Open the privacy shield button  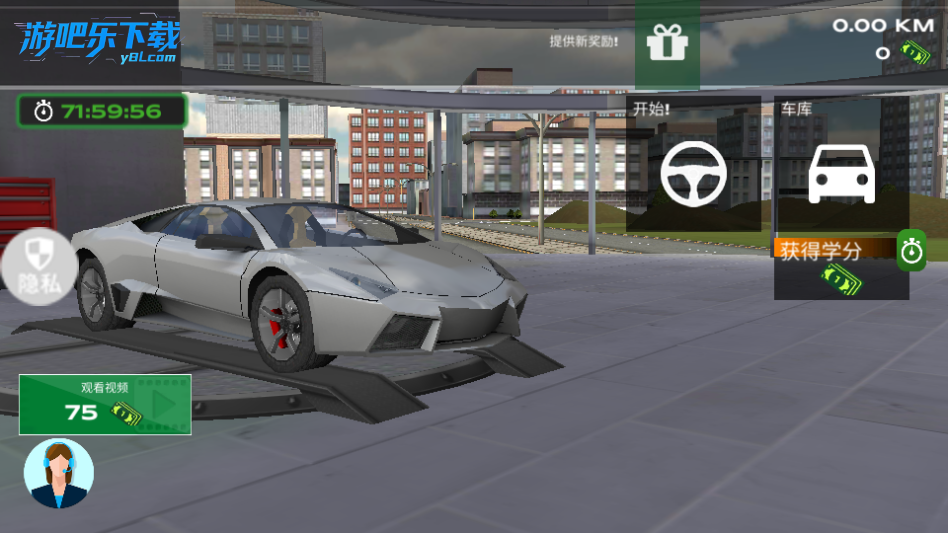coord(37,265)
